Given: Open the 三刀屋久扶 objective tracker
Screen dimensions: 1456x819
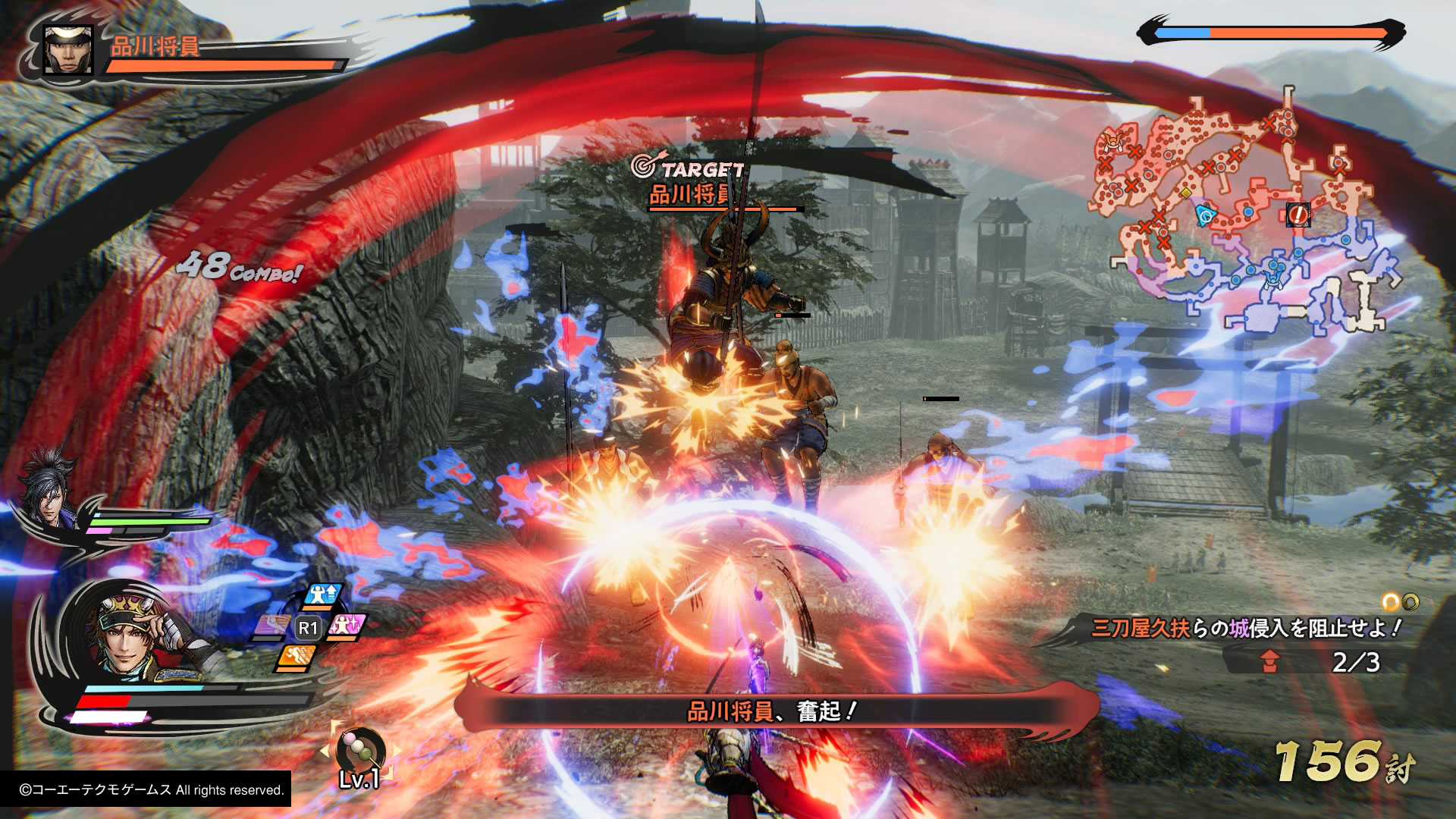Looking at the screenshot, I should click(x=1244, y=628).
